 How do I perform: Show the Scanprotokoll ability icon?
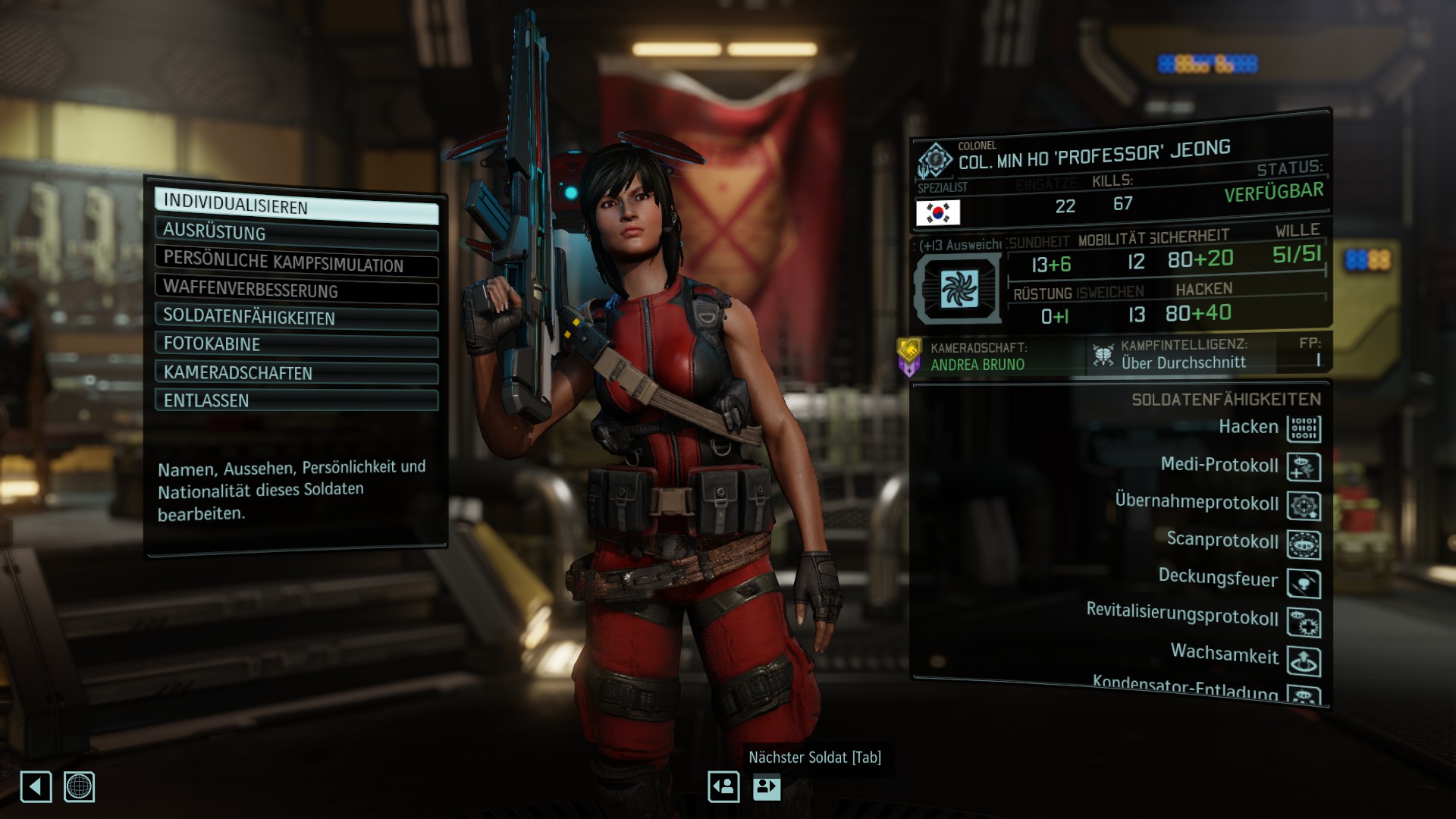(x=1304, y=545)
